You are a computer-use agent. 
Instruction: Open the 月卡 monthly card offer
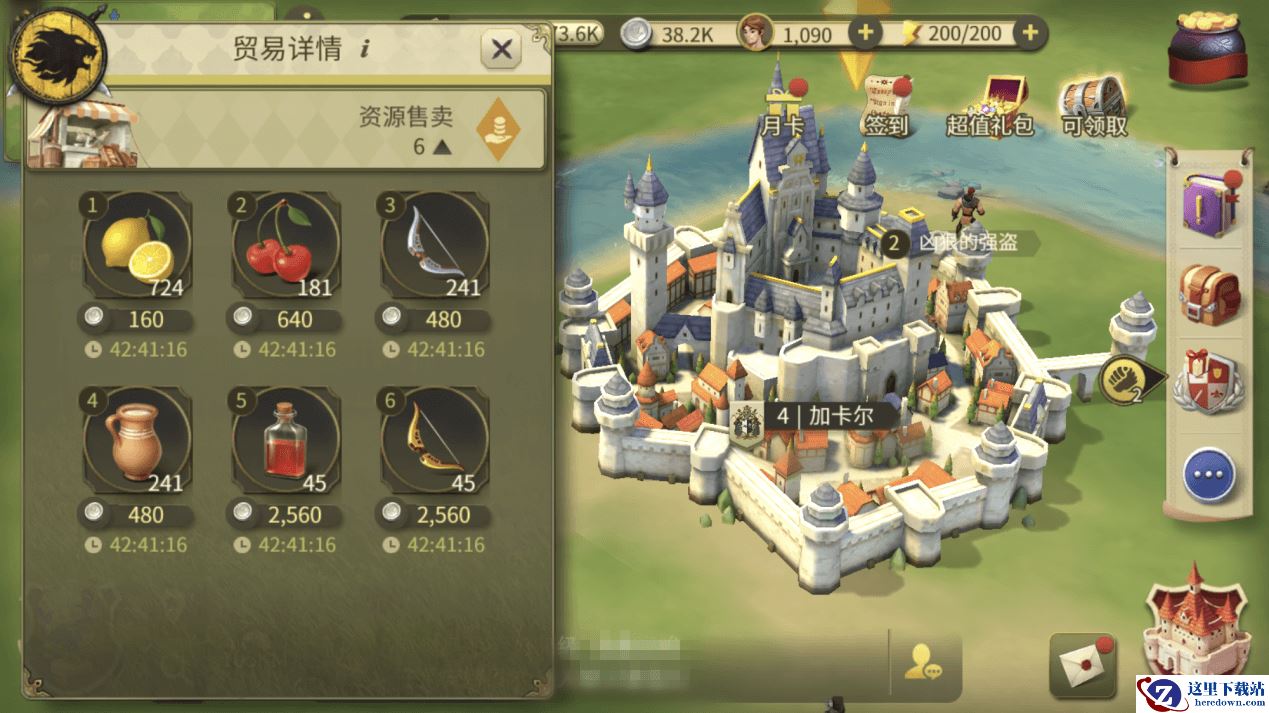coord(781,106)
